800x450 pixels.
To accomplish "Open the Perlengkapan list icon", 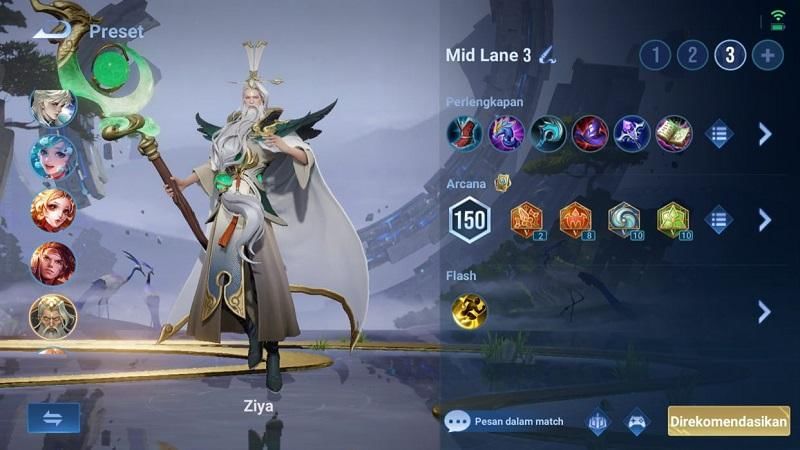I will 718,134.
